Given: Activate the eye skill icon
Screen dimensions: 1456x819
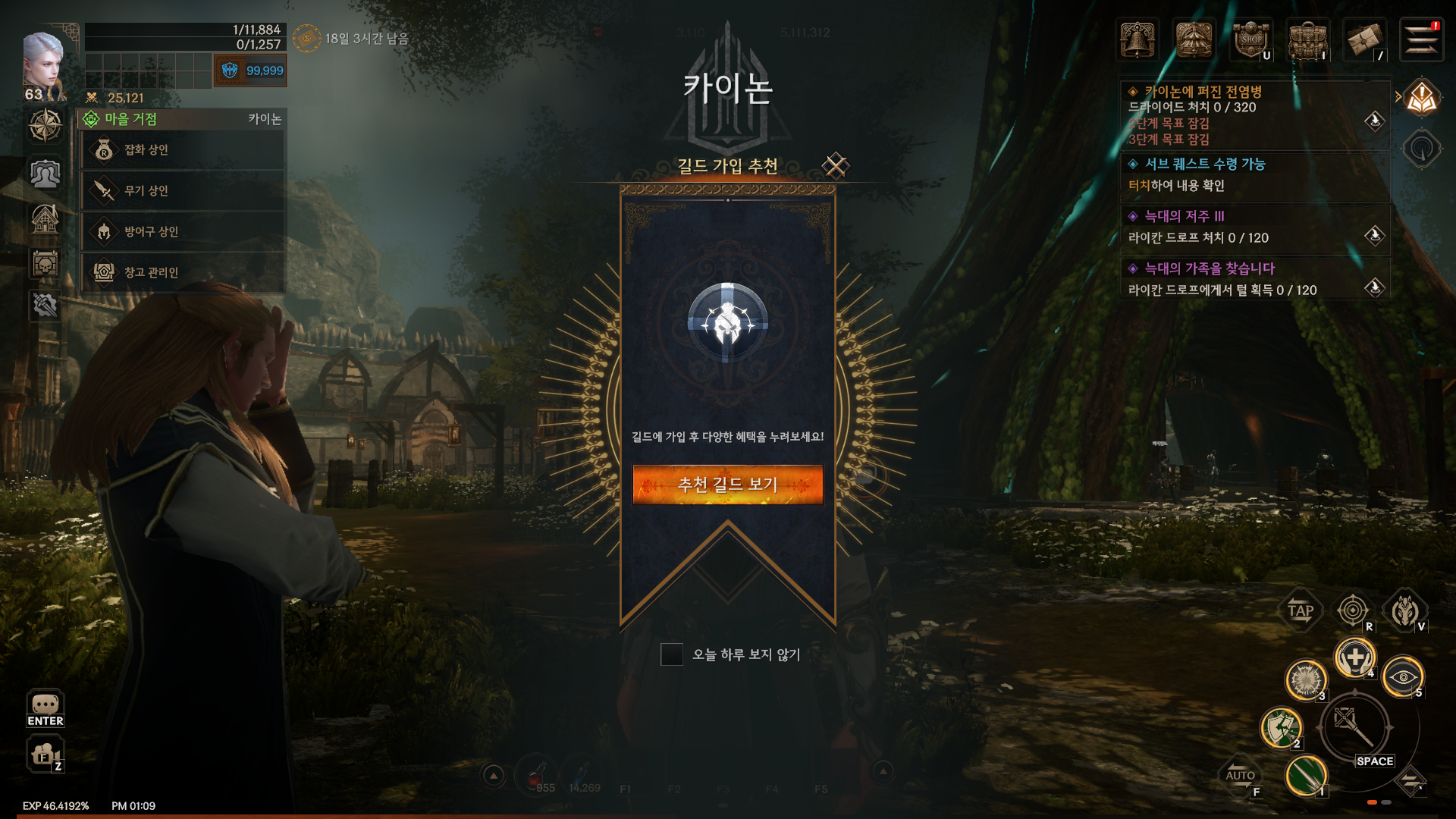Looking at the screenshot, I should [x=1402, y=676].
